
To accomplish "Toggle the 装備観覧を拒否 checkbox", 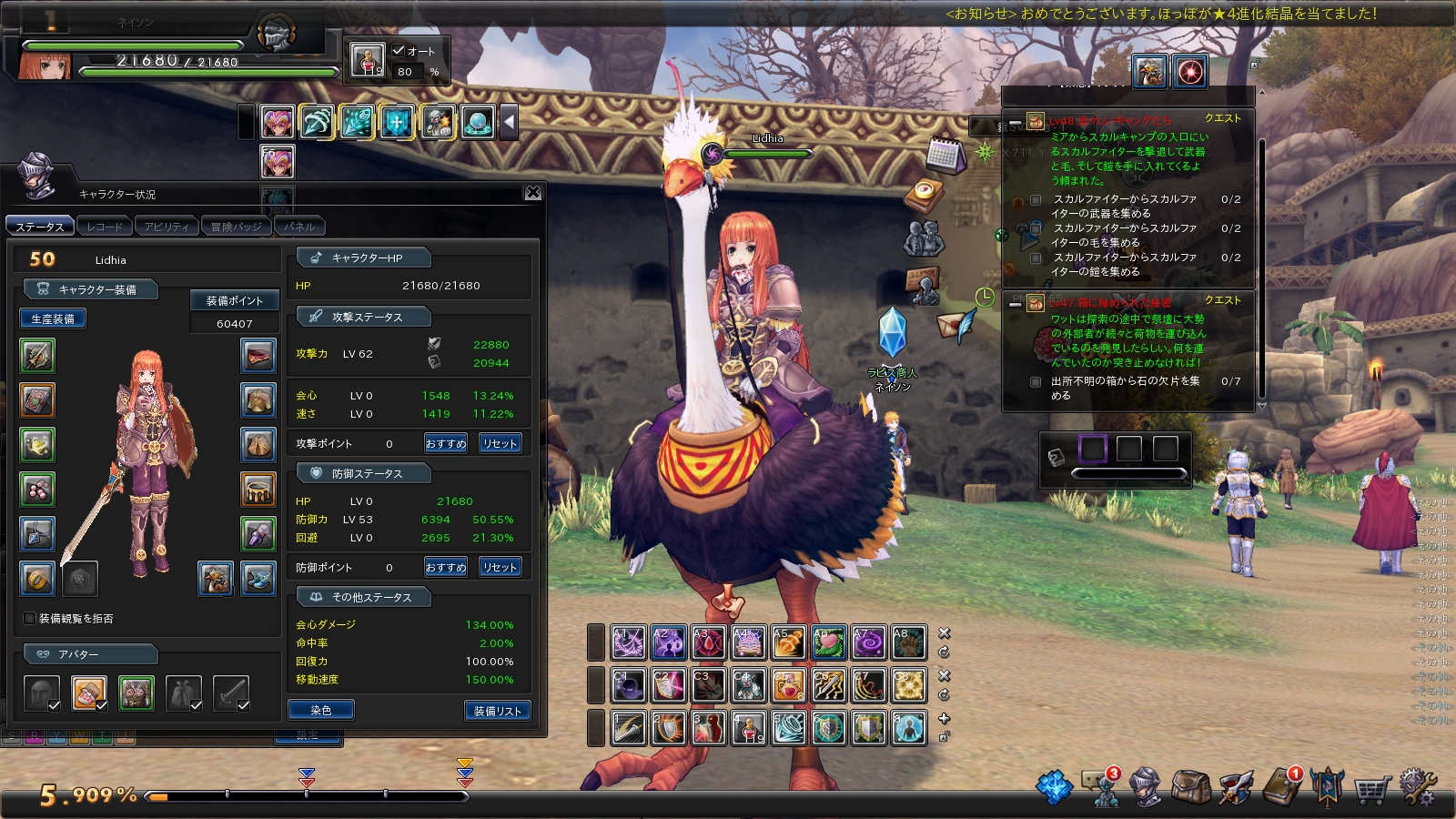I will [30, 619].
